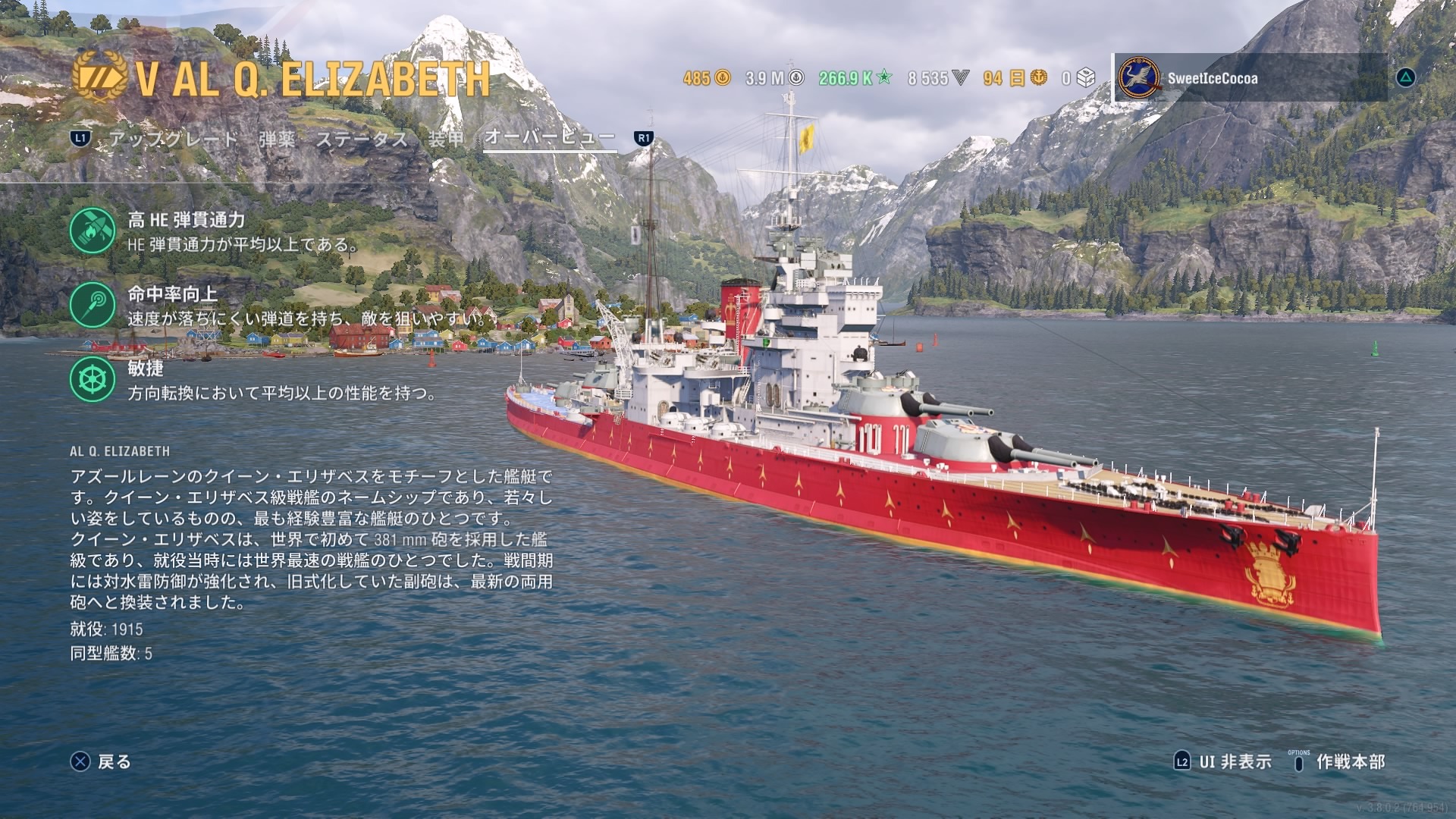
Task: Select the オーバービュー tab
Action: [550, 138]
